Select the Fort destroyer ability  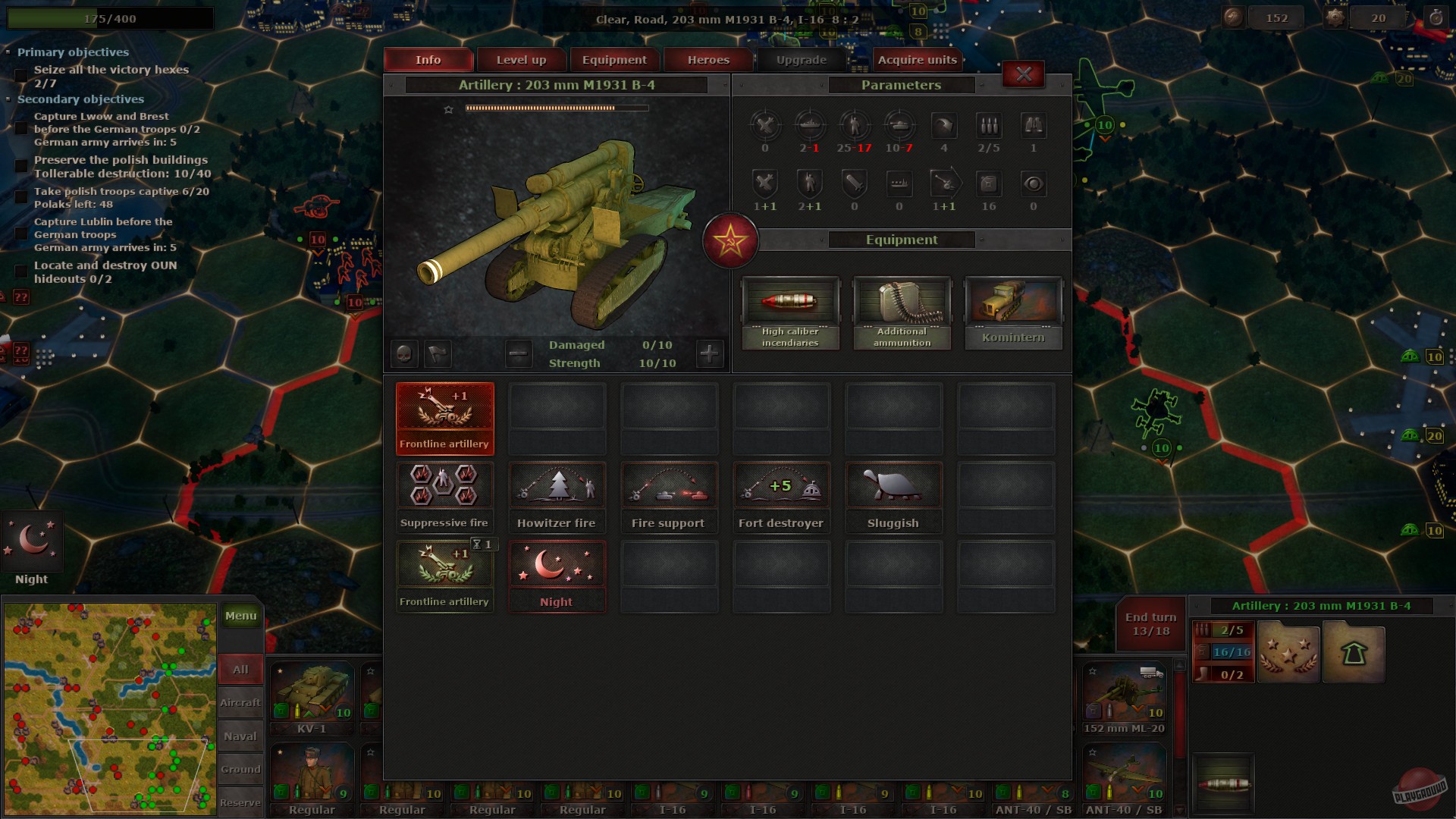click(781, 497)
